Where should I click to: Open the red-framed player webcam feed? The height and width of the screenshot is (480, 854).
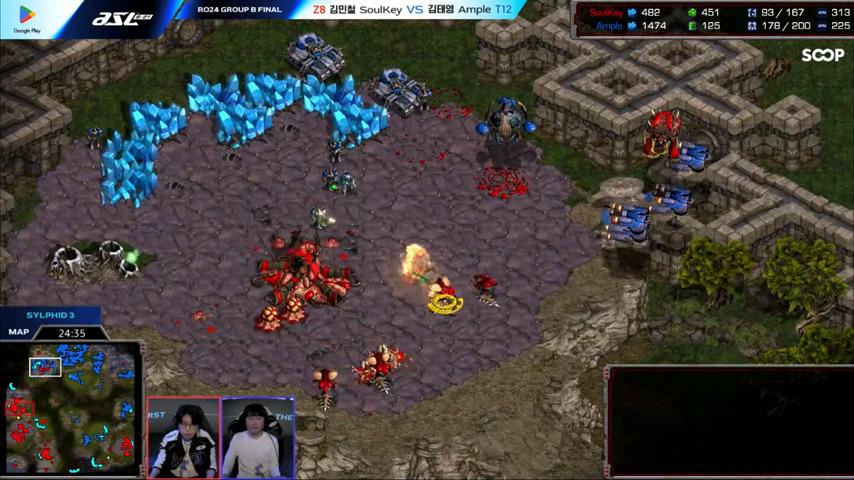tap(183, 438)
